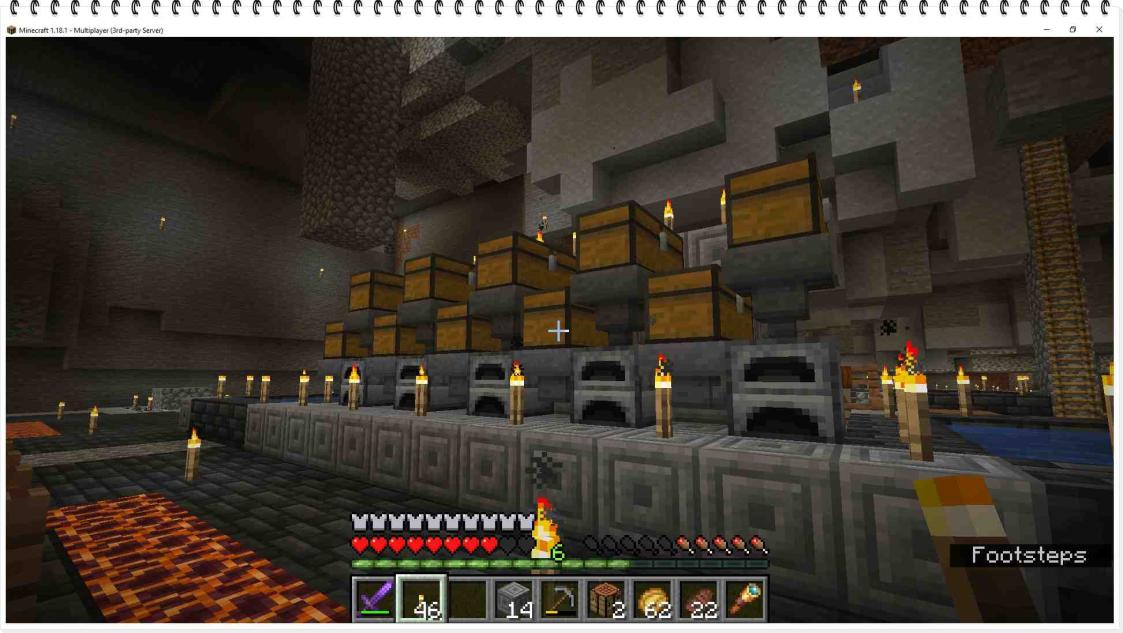This screenshot has height=633, width=1123.
Task: Select the purple enchanted sword slot
Action: 372,599
